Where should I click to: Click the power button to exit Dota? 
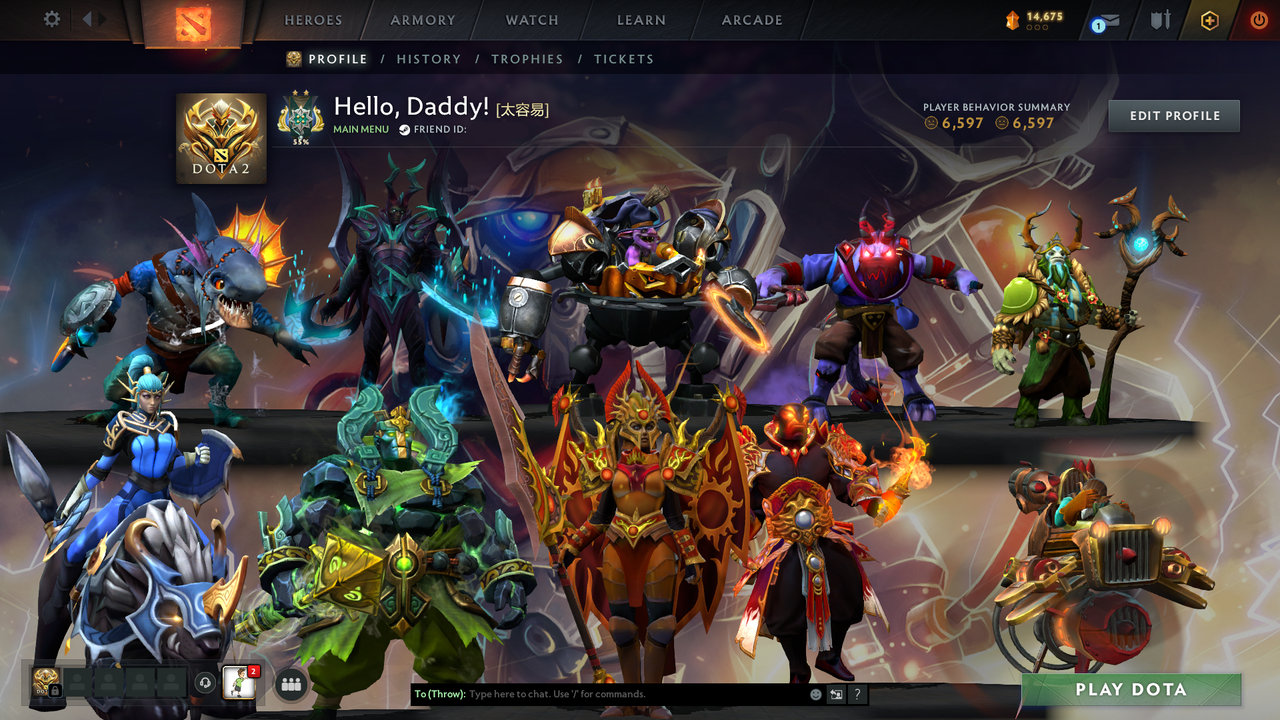1260,20
